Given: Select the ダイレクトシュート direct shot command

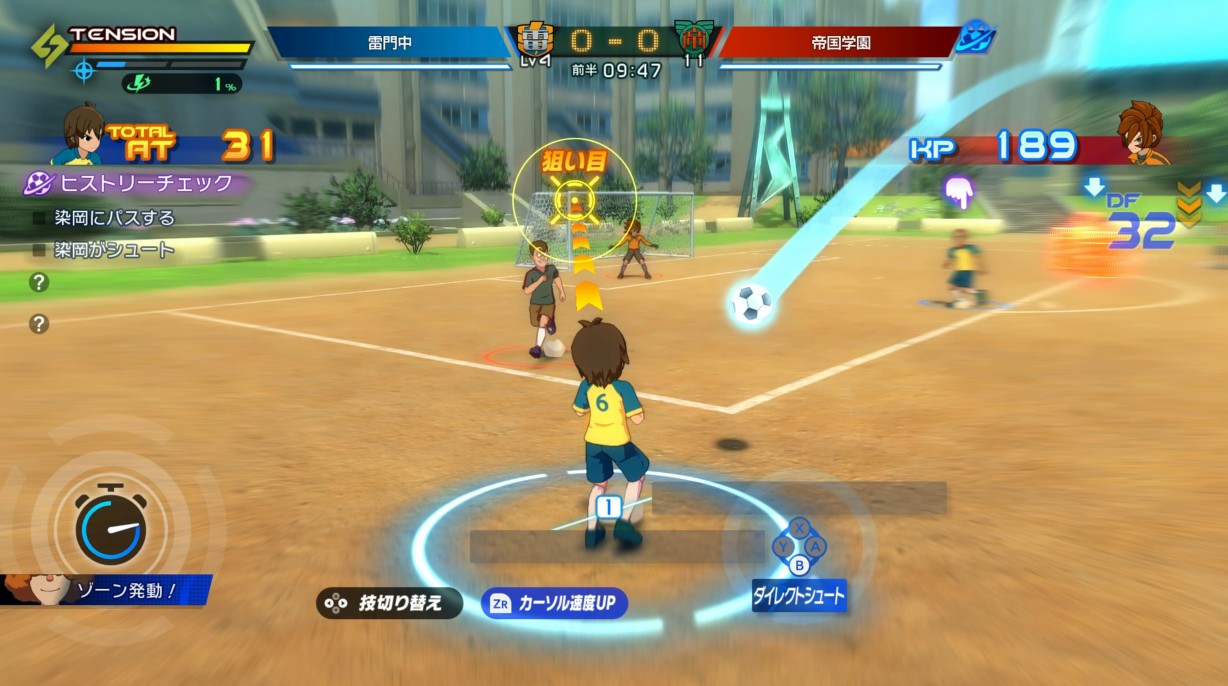Looking at the screenshot, I should point(799,596).
